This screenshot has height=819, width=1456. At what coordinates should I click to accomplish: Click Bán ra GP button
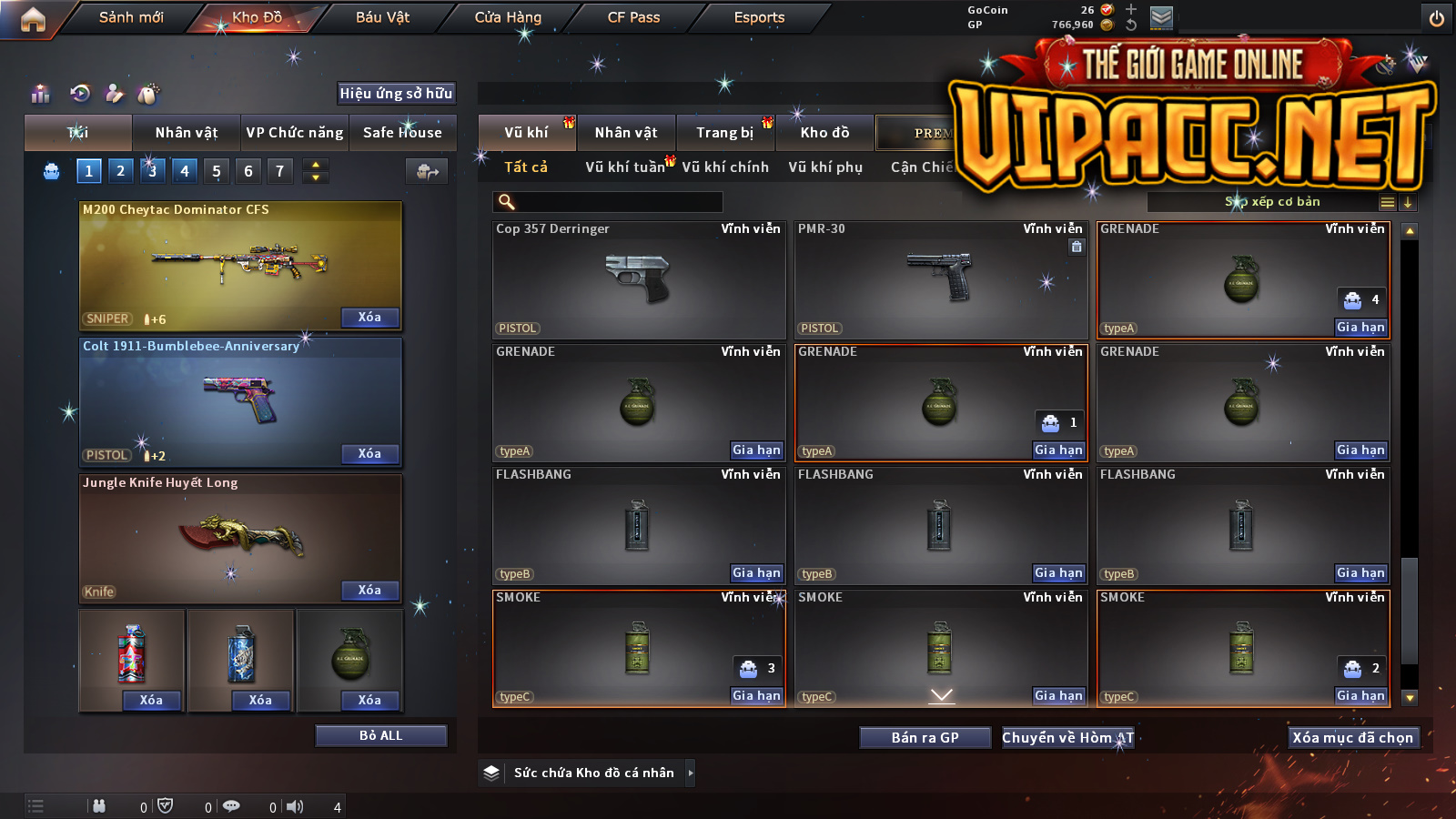[x=925, y=738]
